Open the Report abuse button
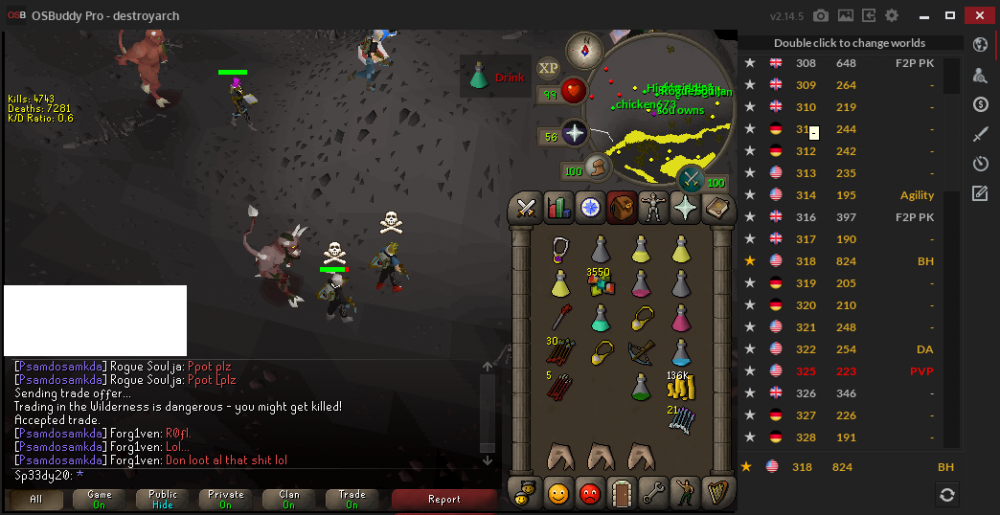 click(x=444, y=499)
